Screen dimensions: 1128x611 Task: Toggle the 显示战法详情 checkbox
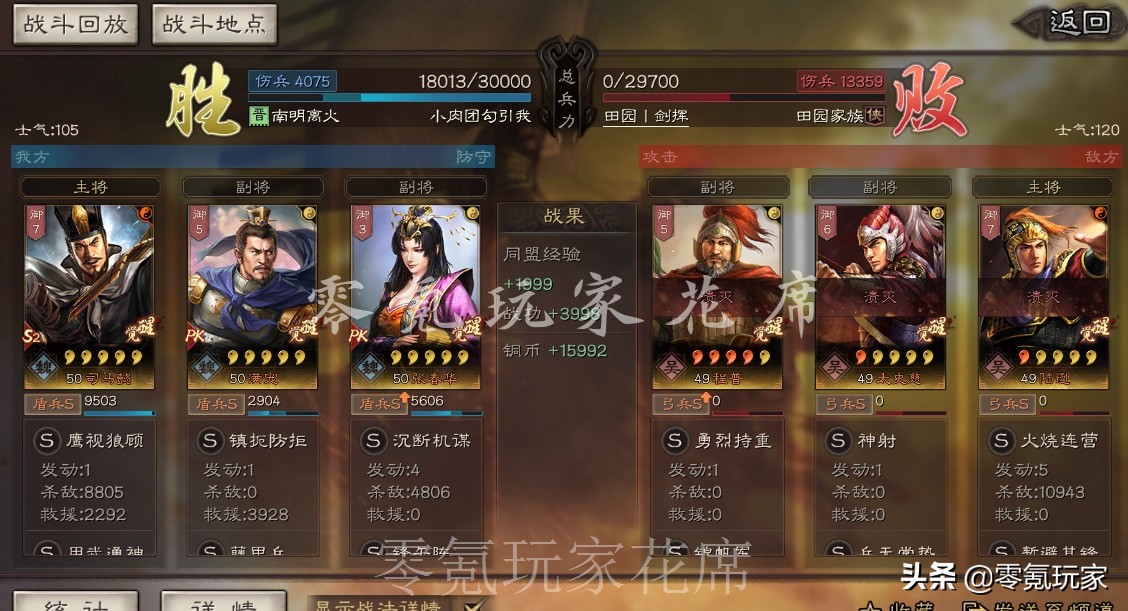(x=474, y=604)
